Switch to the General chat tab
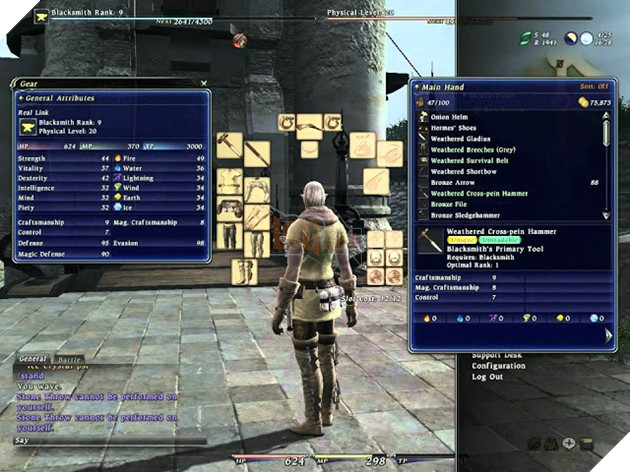Image resolution: width=630 pixels, height=472 pixels. point(33,357)
